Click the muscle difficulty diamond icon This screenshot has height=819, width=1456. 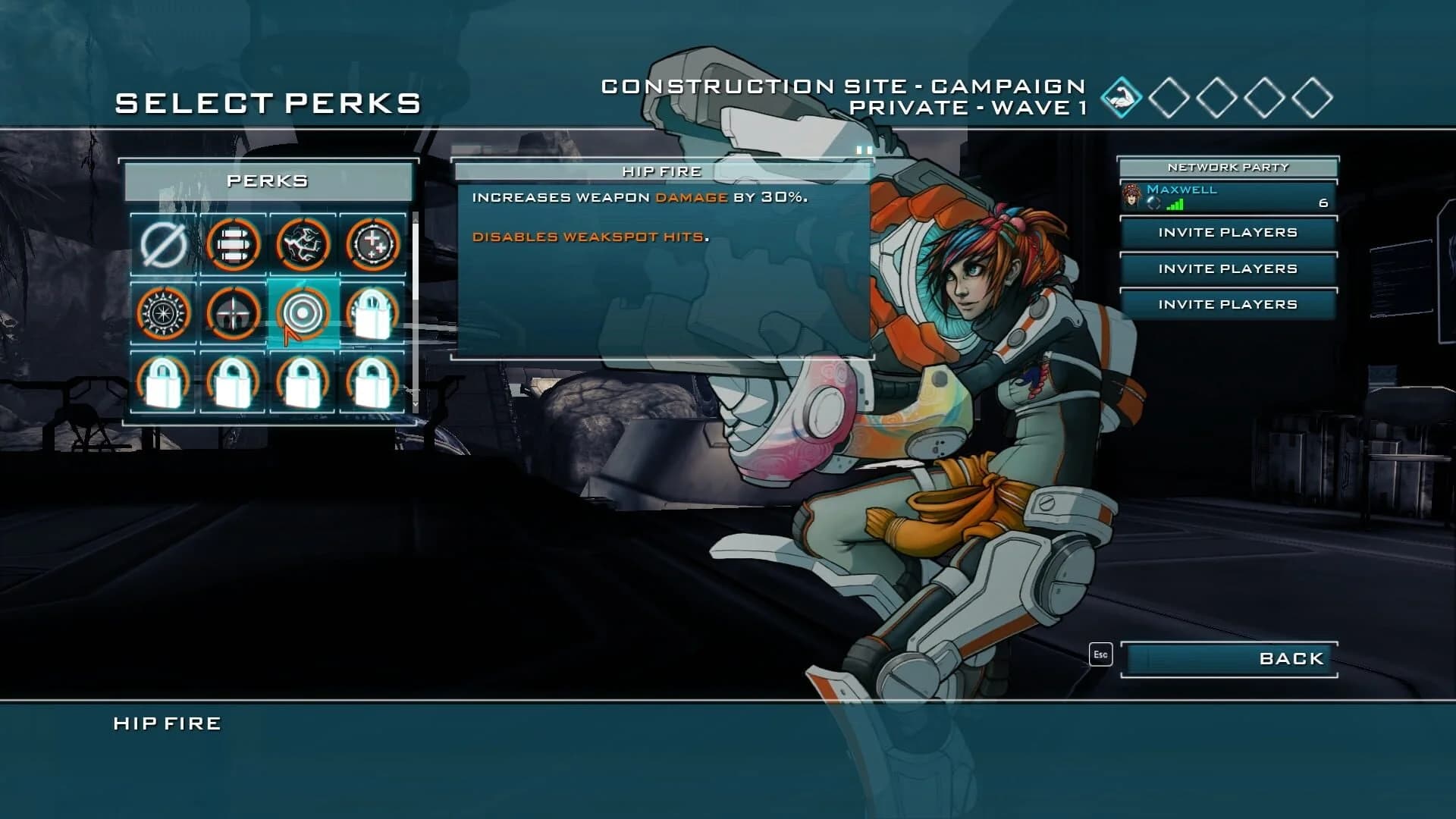point(1121,97)
